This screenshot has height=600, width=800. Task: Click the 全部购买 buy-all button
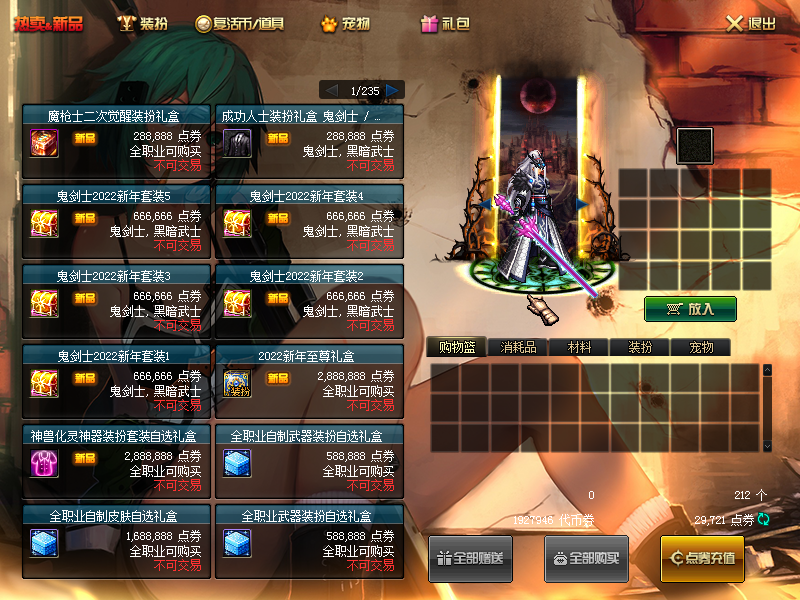586,558
